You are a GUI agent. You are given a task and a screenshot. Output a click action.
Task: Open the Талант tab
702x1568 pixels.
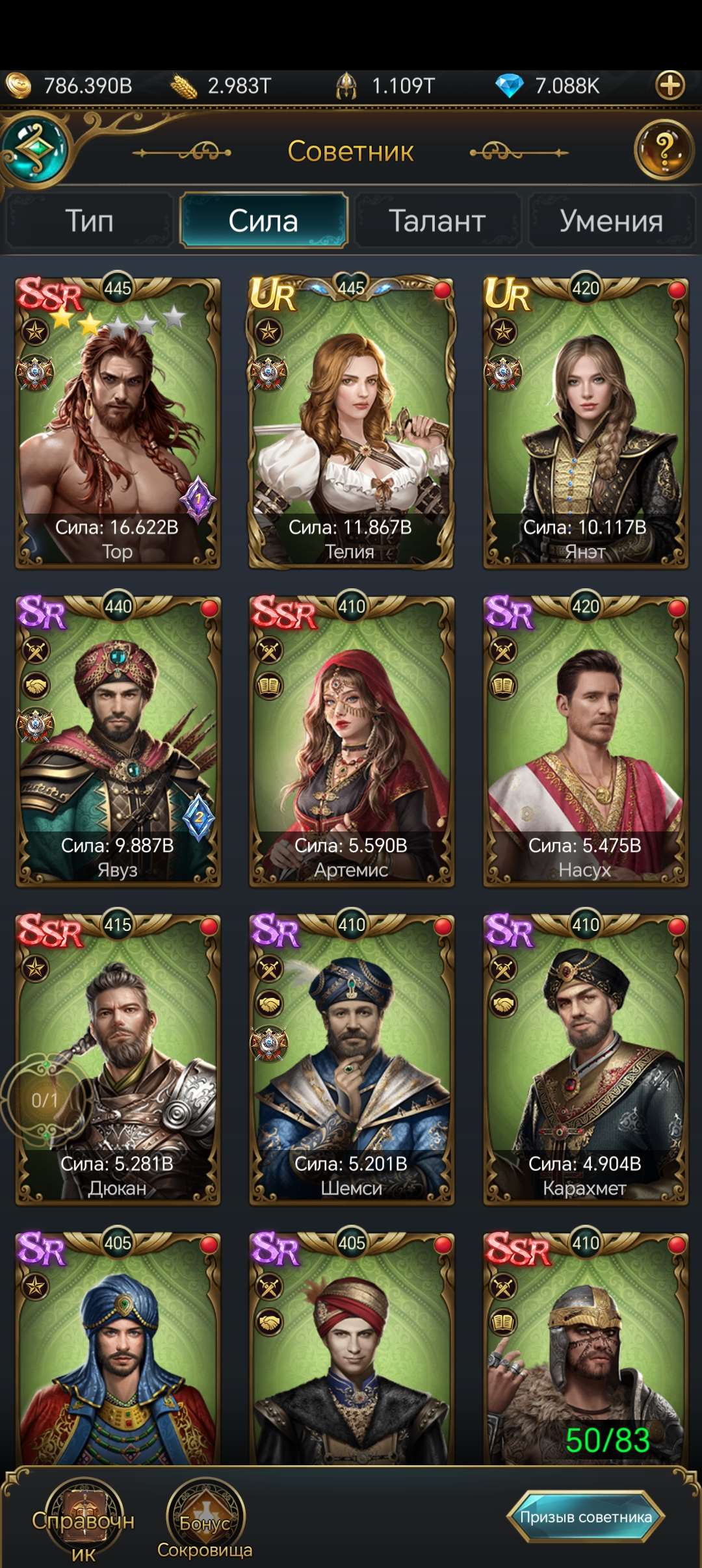(437, 221)
